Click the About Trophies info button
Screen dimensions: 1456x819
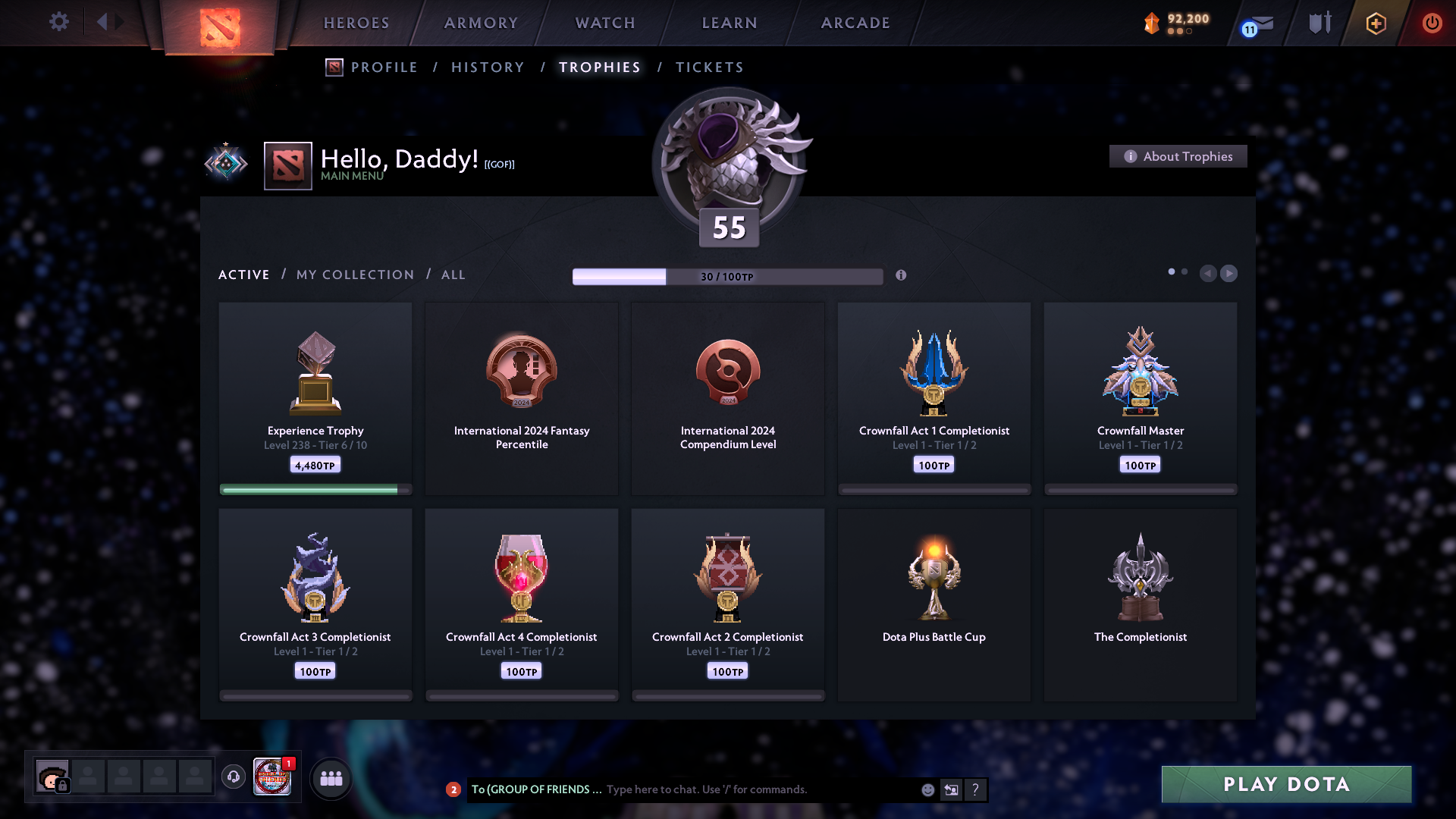pyautogui.click(x=1178, y=156)
